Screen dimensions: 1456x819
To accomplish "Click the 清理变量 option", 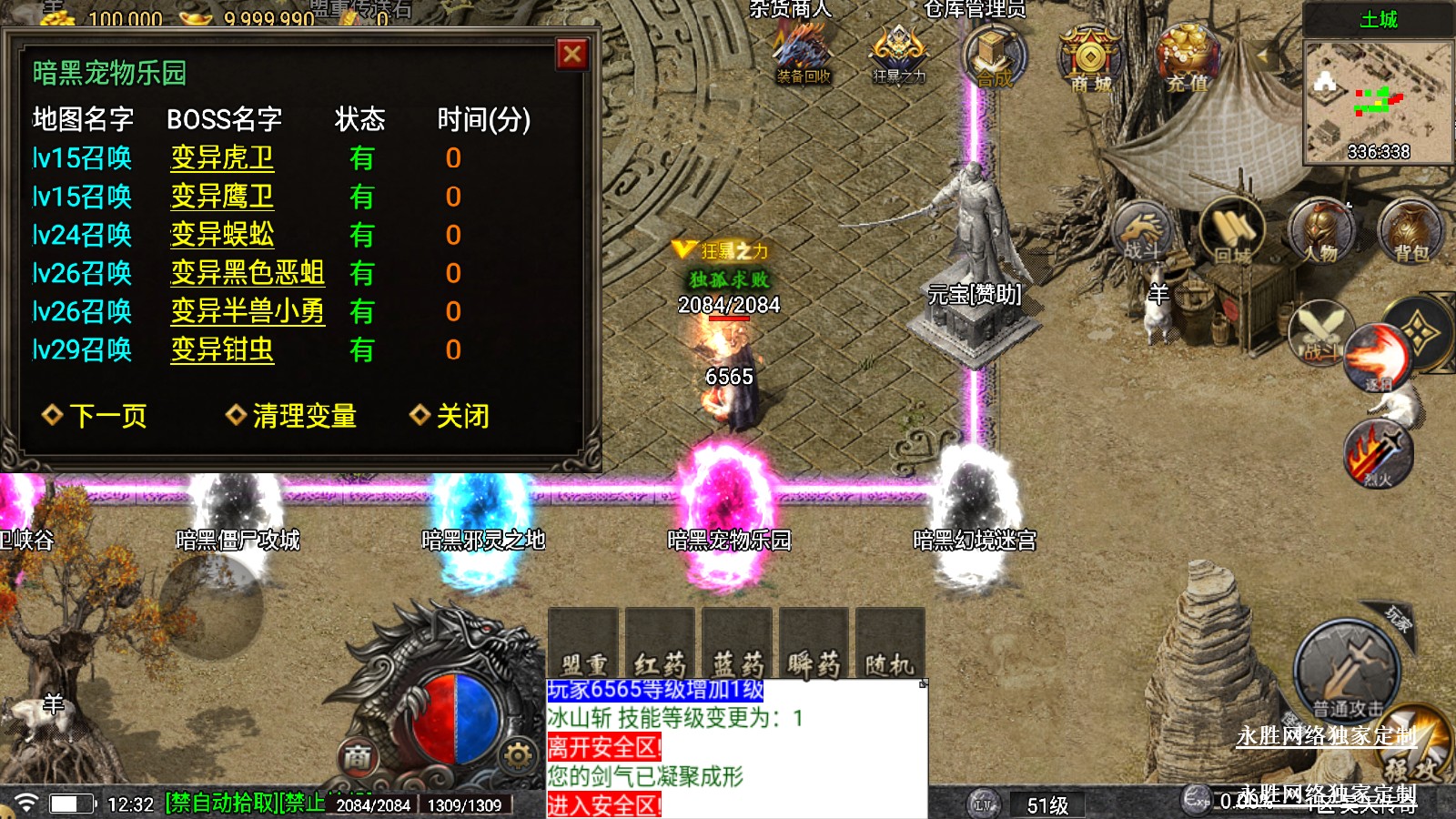I will (291, 416).
